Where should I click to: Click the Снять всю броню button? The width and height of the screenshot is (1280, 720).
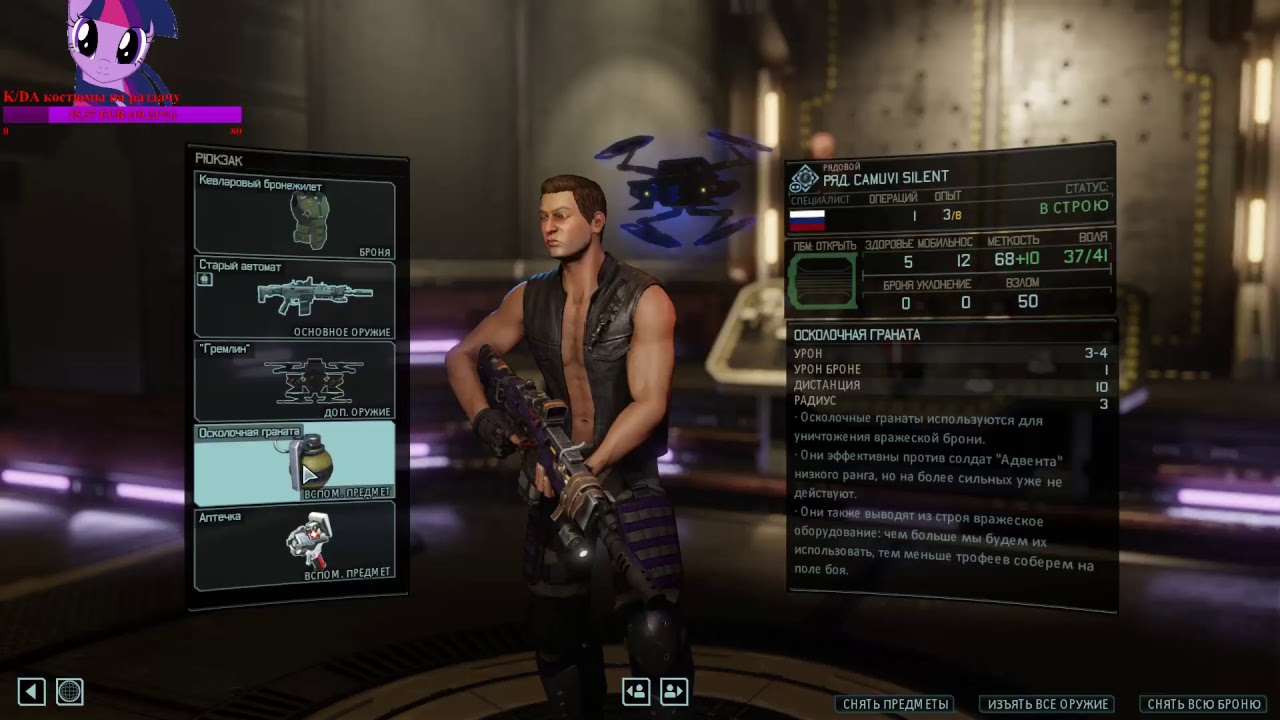point(1203,704)
